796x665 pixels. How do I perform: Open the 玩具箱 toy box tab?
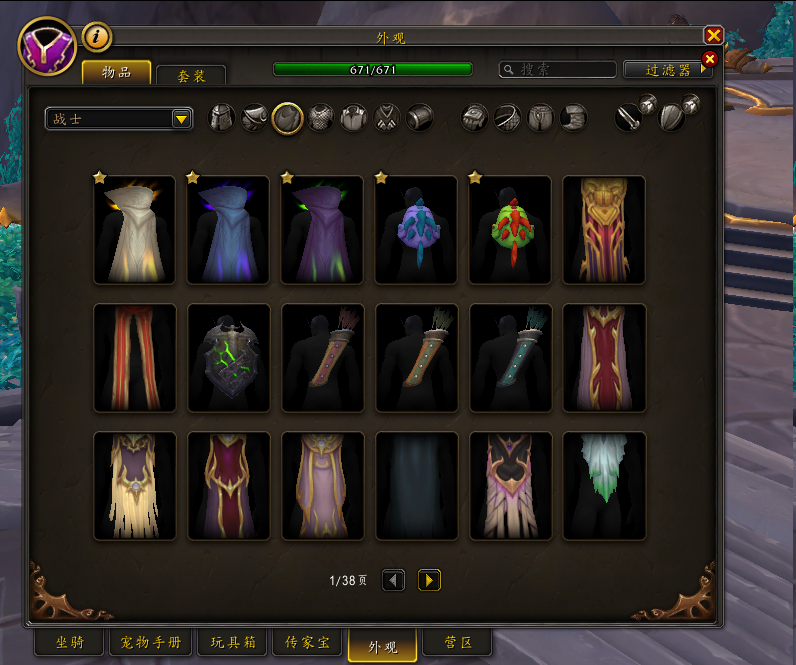[232, 642]
